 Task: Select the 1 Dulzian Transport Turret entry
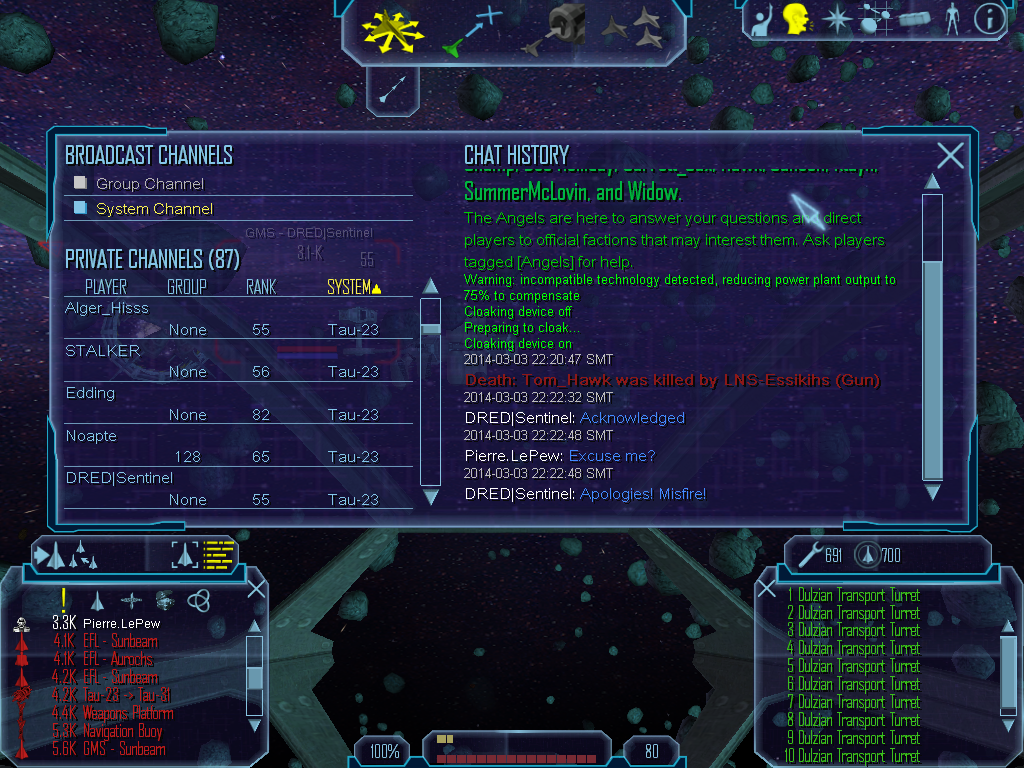[x=853, y=595]
